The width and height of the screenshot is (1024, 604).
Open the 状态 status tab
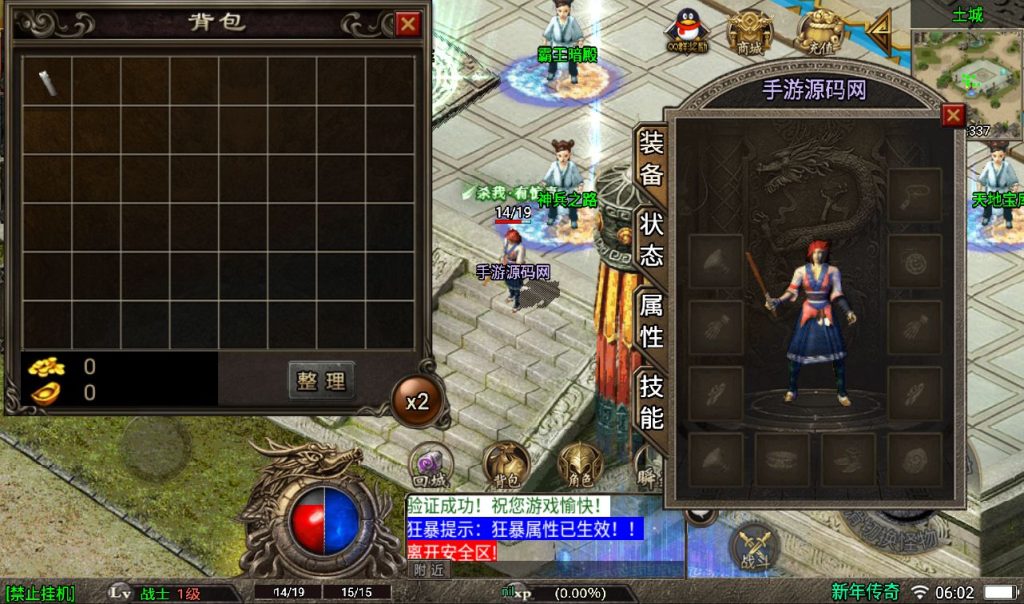click(651, 239)
